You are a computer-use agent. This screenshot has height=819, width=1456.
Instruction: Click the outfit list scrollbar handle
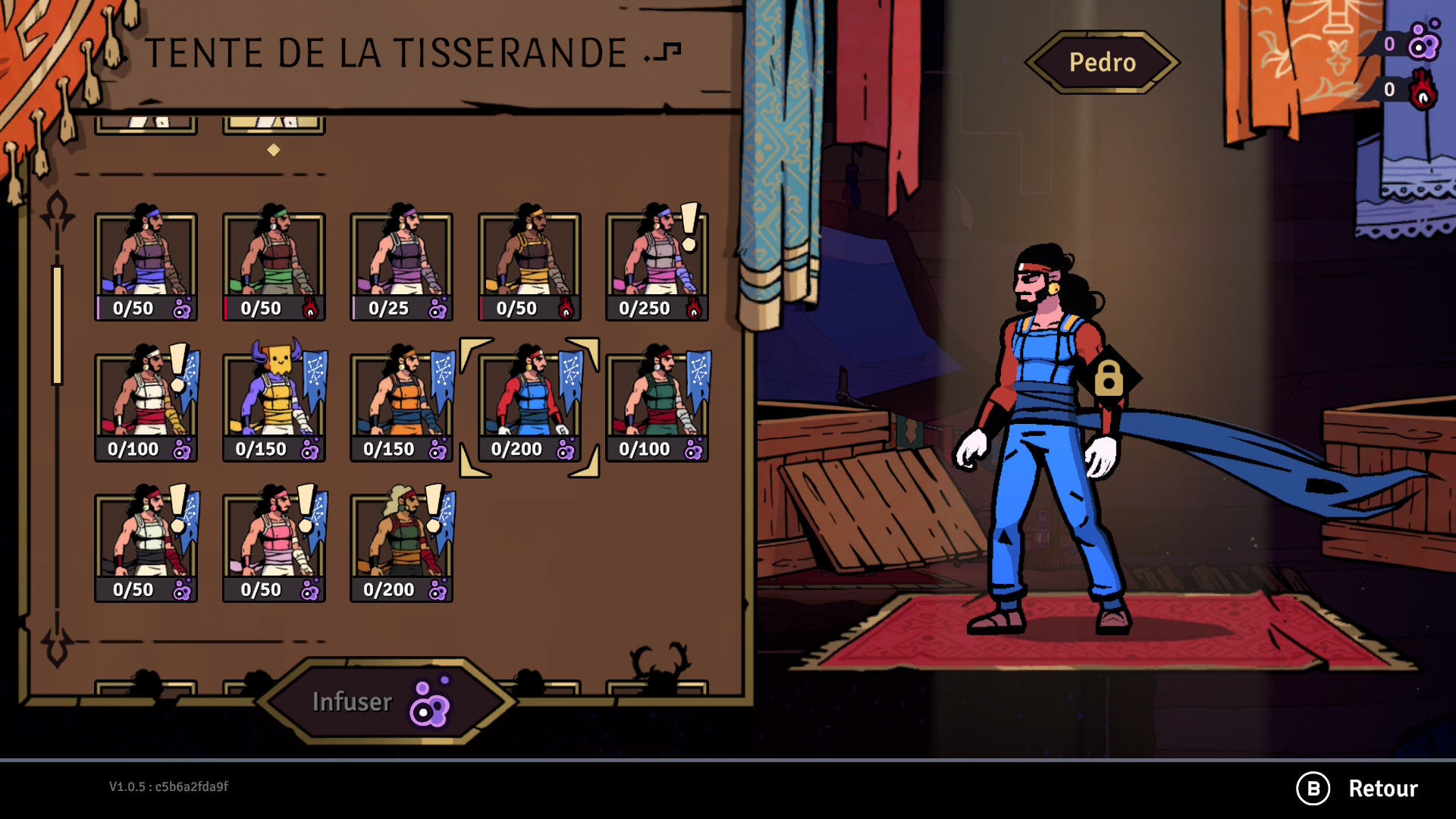click(57, 325)
